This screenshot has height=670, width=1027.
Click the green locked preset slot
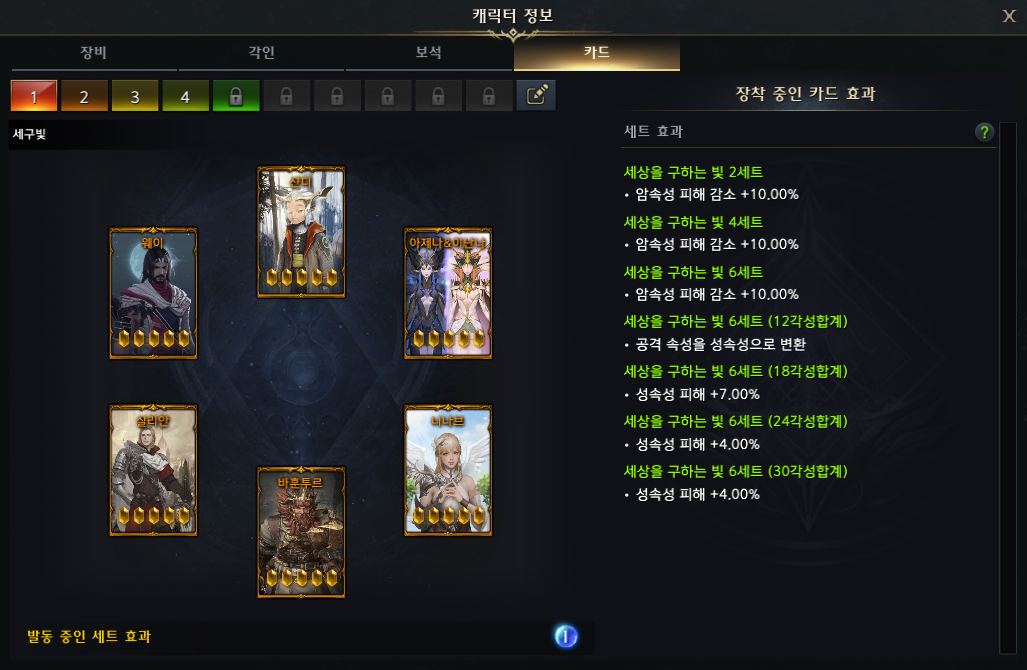coord(236,96)
